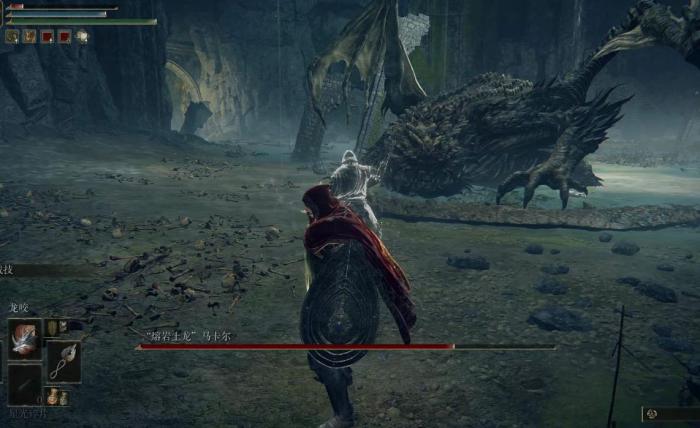Click the pale glowing status buff icon
The width and height of the screenshot is (700, 428).
tap(81, 36)
